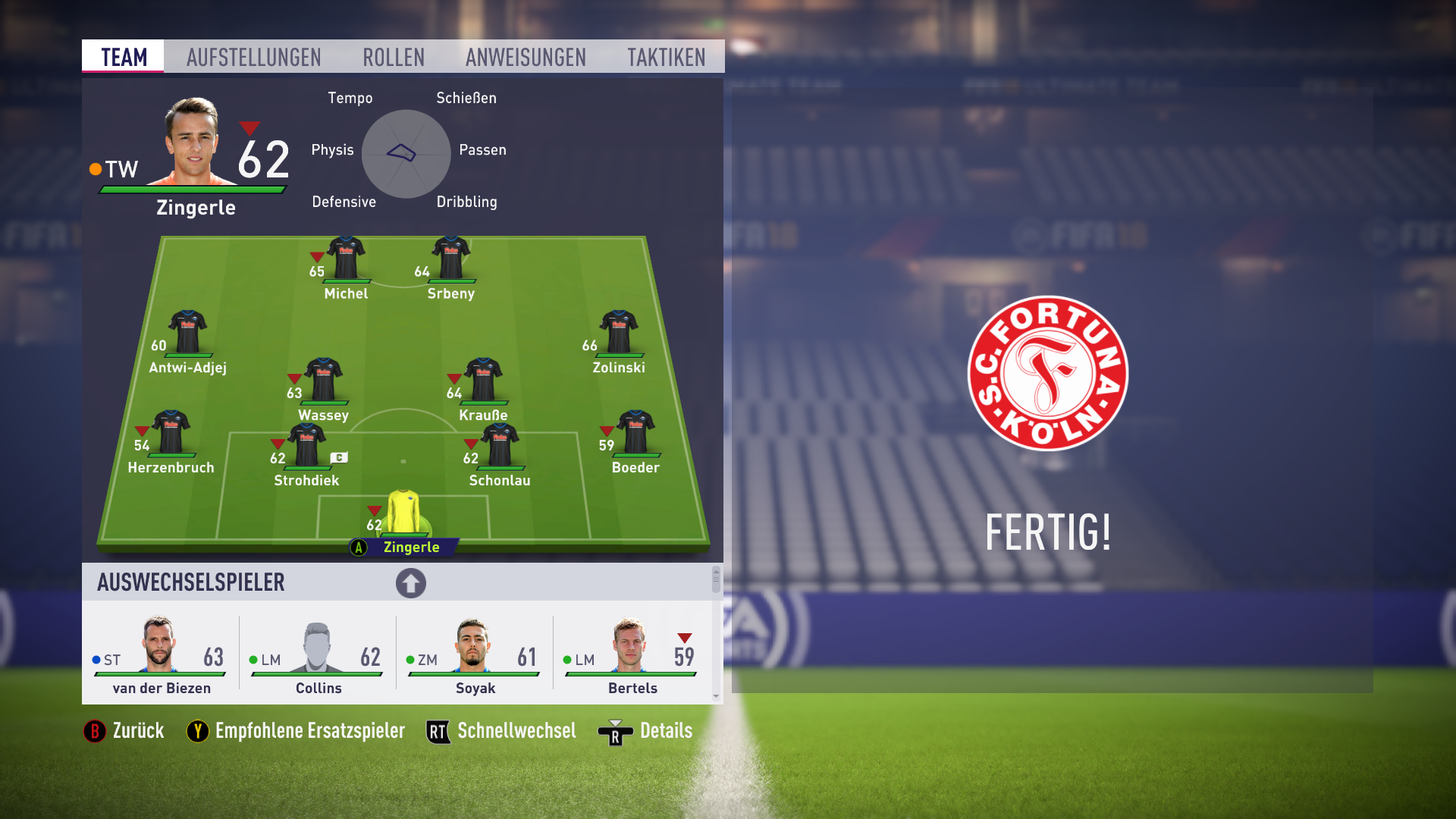
Task: Open the TAKTIKEN tab
Action: (x=667, y=56)
